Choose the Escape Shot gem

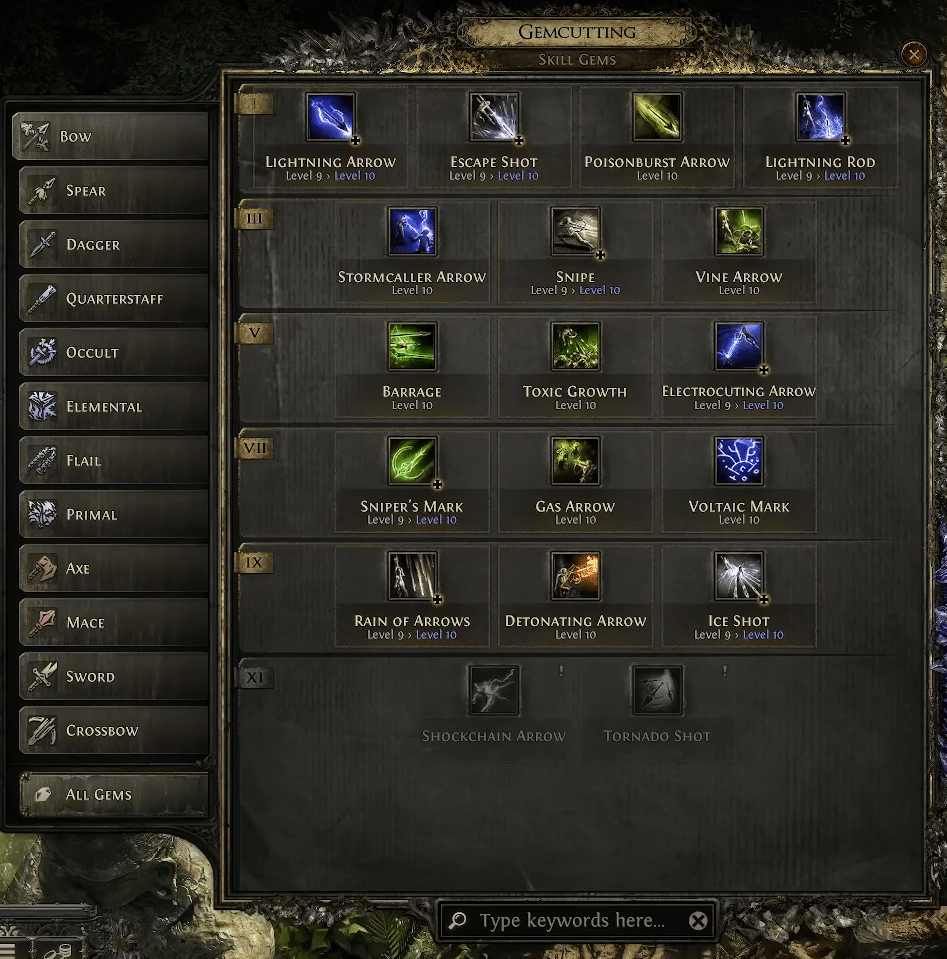494,119
